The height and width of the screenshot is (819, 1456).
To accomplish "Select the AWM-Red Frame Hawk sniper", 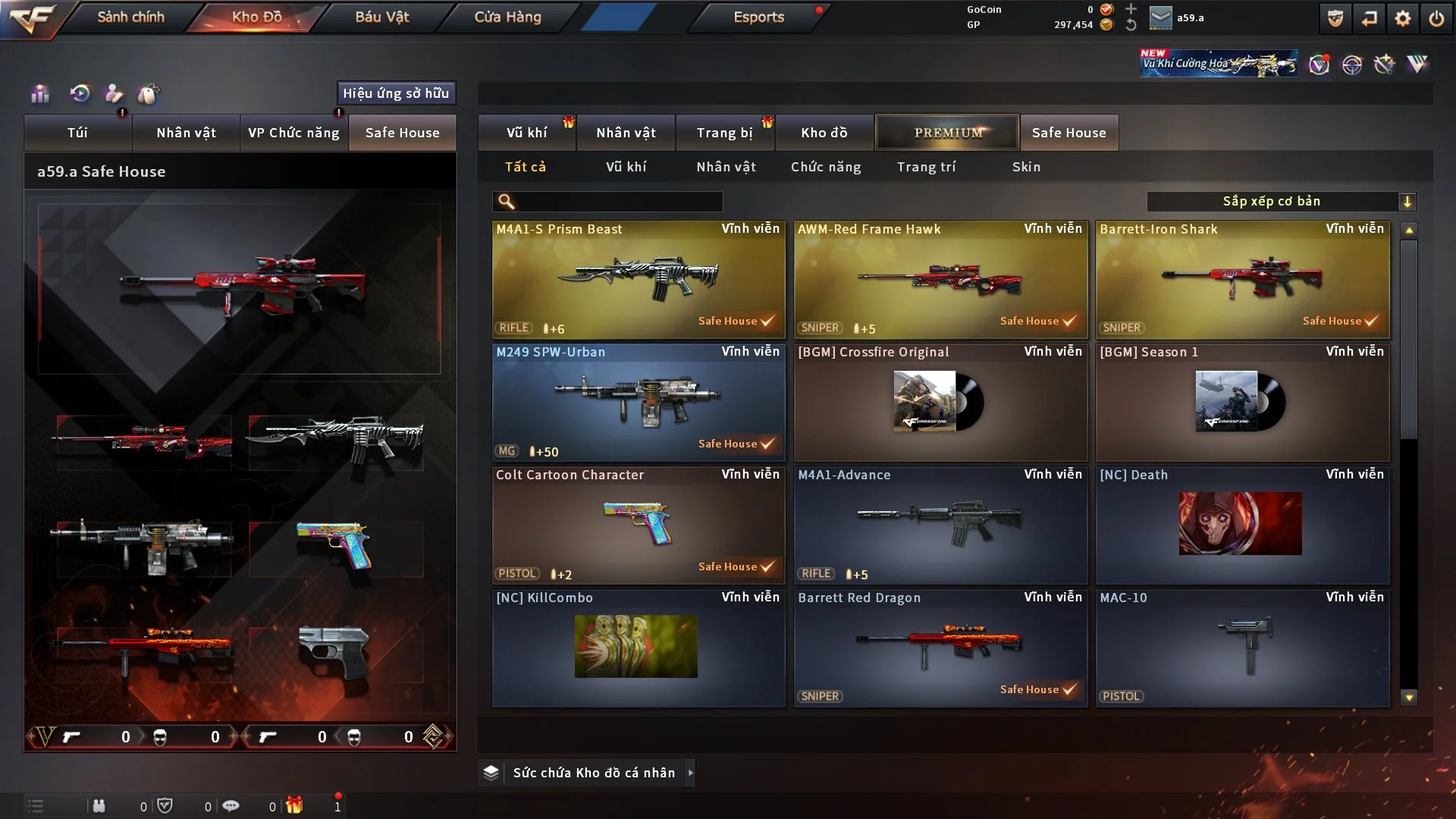I will 940,279.
